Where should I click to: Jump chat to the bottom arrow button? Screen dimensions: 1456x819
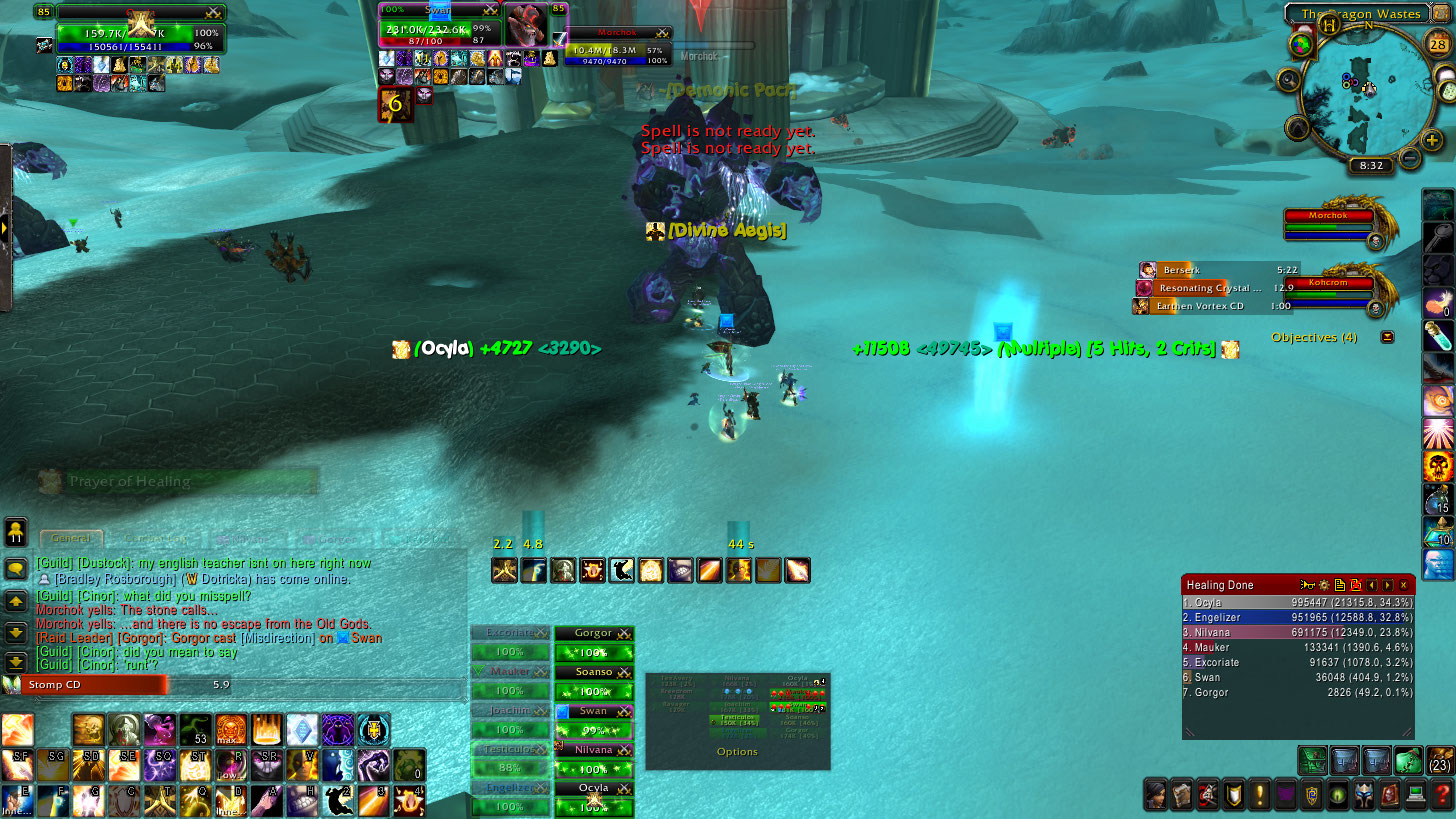[x=15, y=661]
